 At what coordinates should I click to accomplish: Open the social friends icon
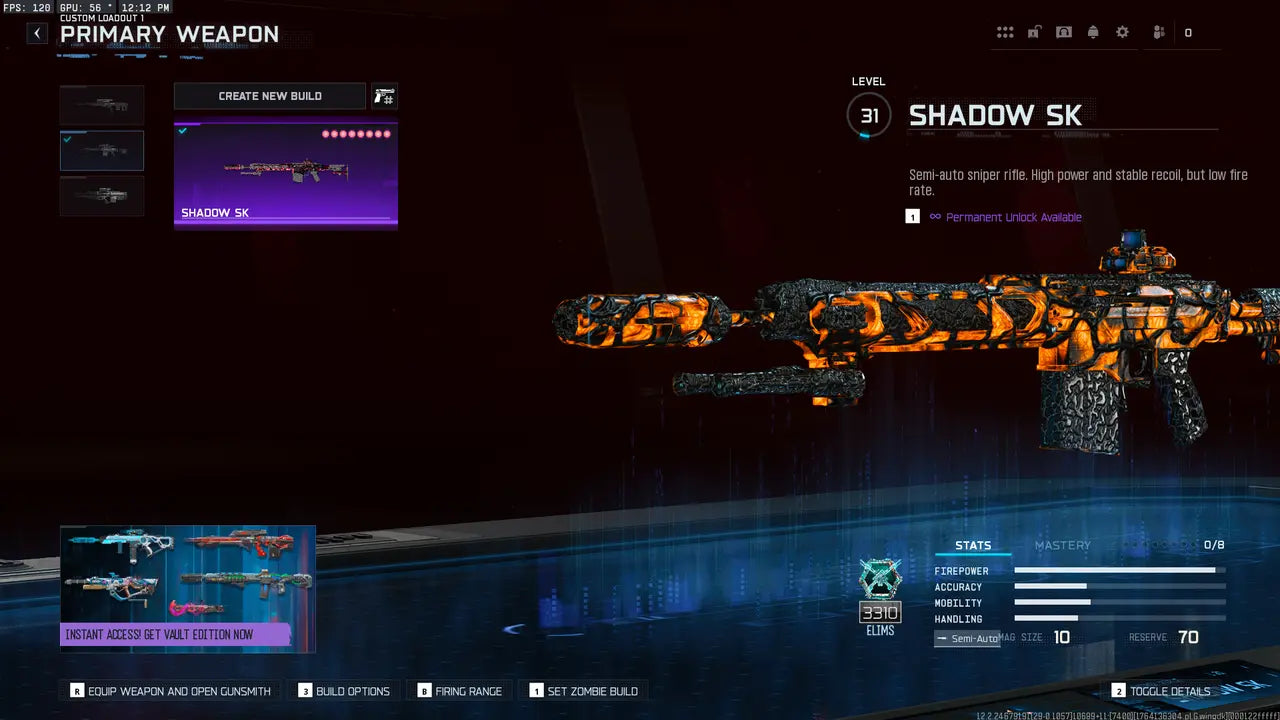point(1157,32)
